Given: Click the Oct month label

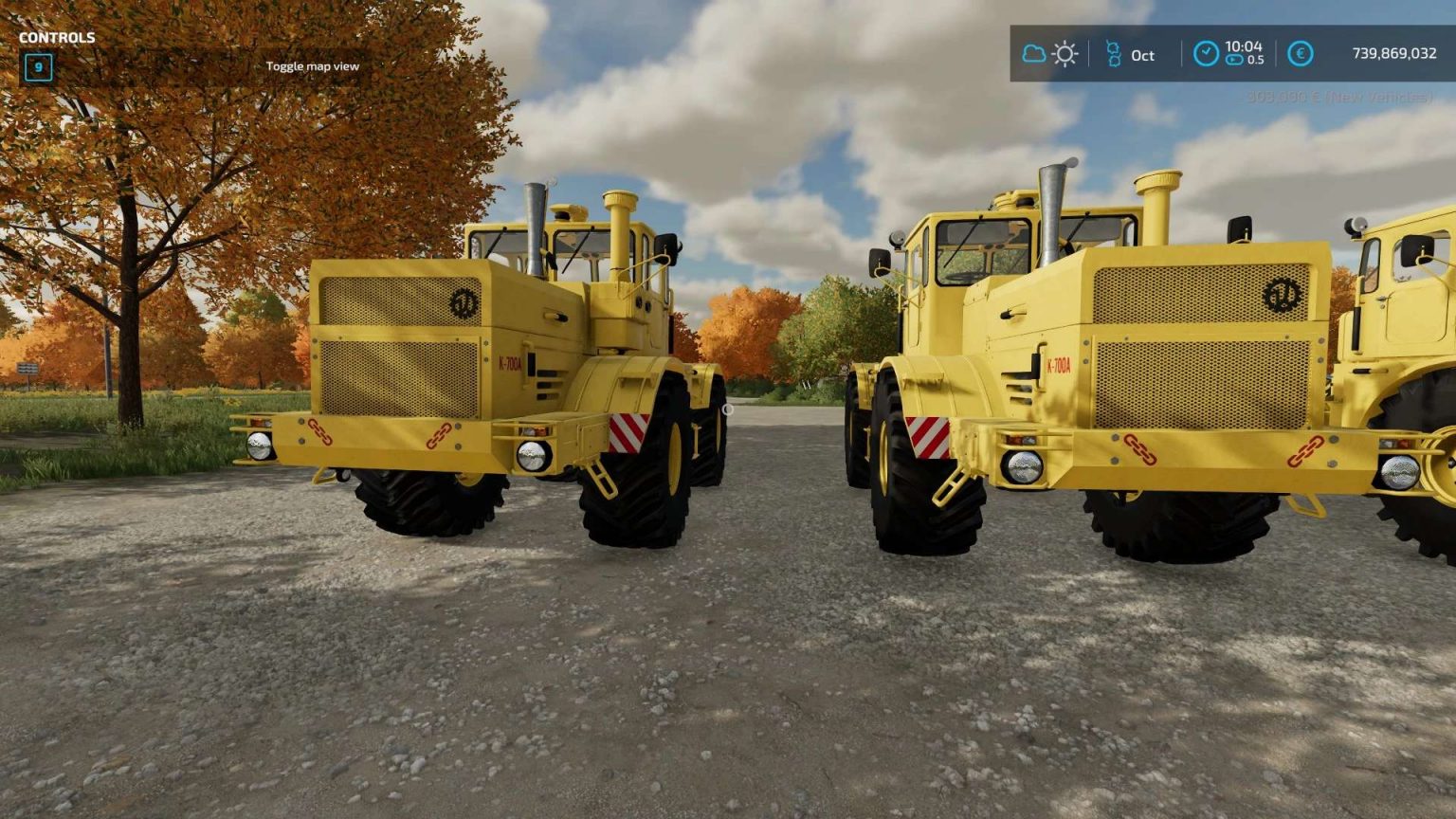Looking at the screenshot, I should click(1141, 56).
